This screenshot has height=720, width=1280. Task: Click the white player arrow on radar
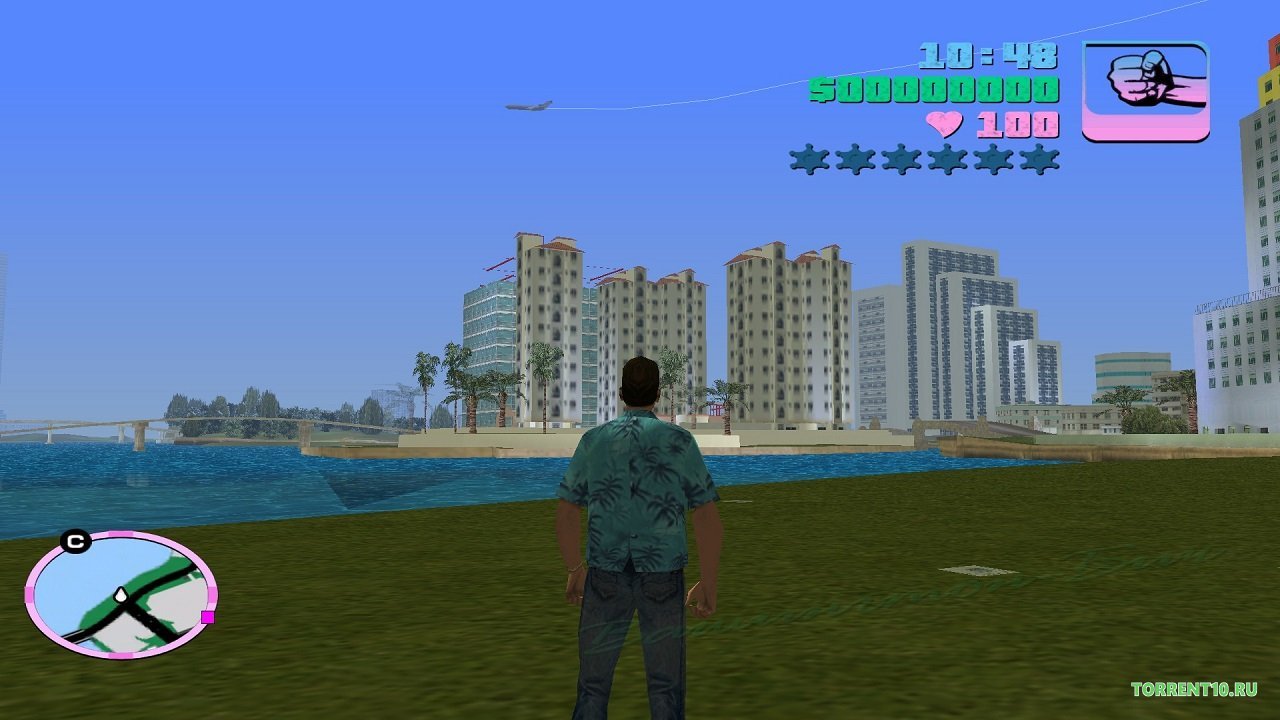click(120, 595)
